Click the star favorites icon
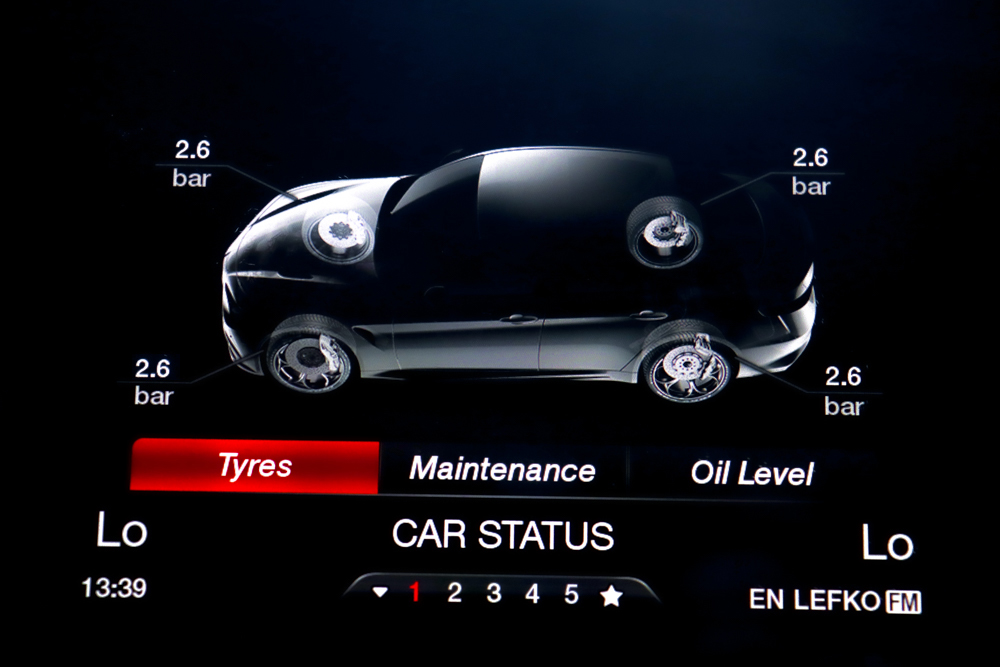Viewport: 1000px width, 667px height. pyautogui.click(x=611, y=596)
